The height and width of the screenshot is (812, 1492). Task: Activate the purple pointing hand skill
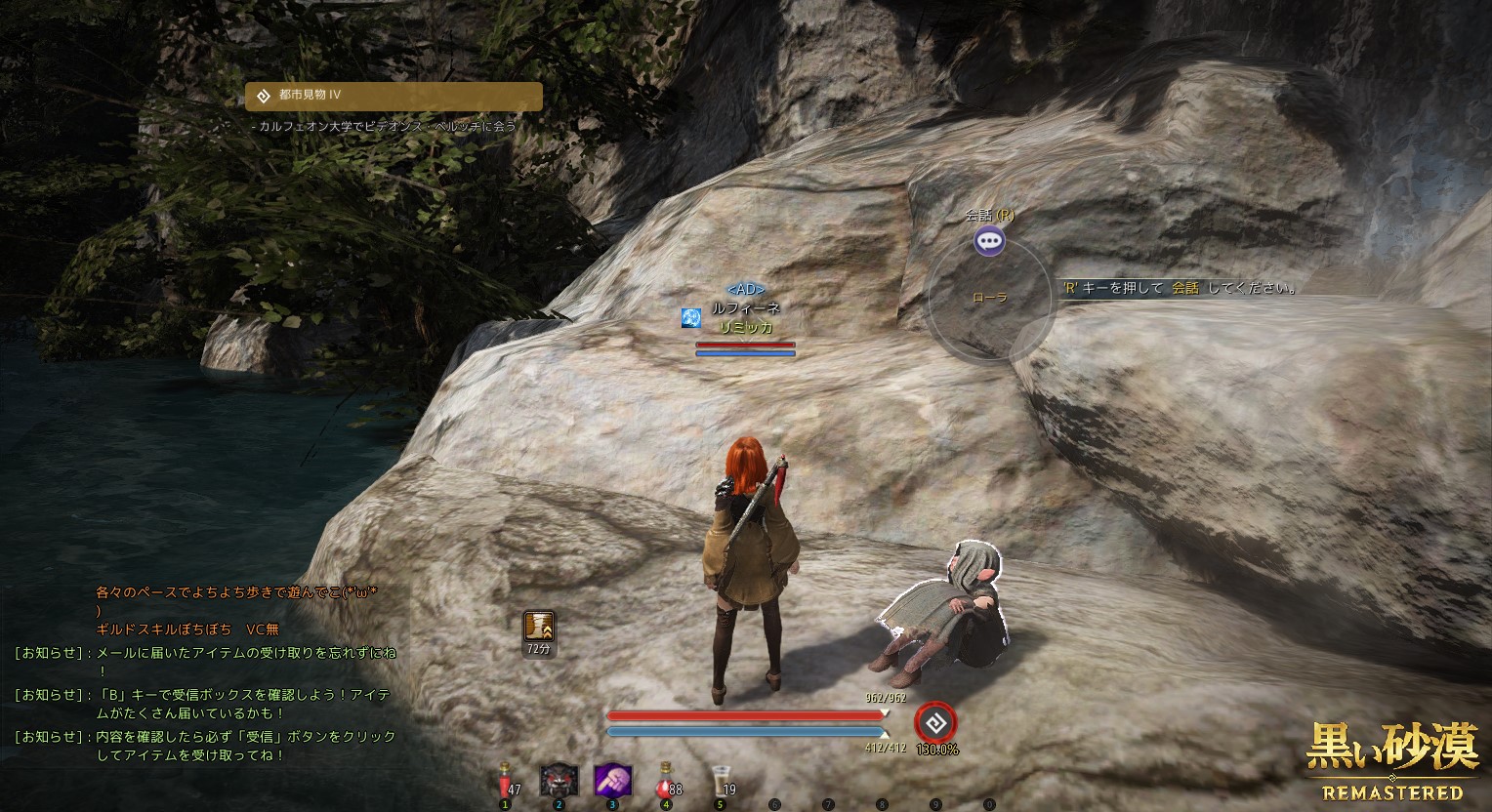613,781
